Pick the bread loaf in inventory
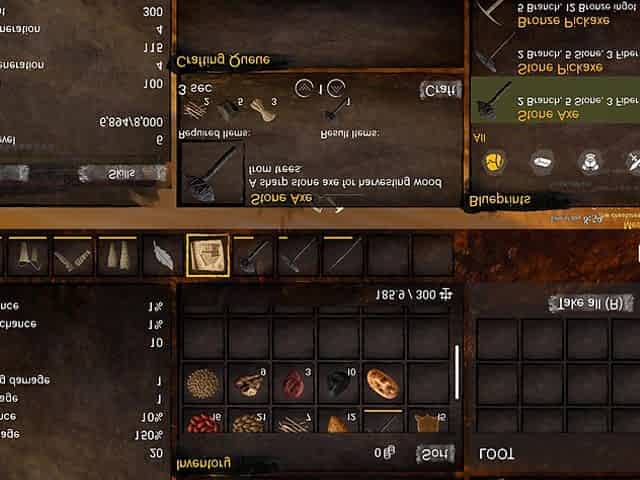Screen dimensions: 640x480 click(383, 383)
